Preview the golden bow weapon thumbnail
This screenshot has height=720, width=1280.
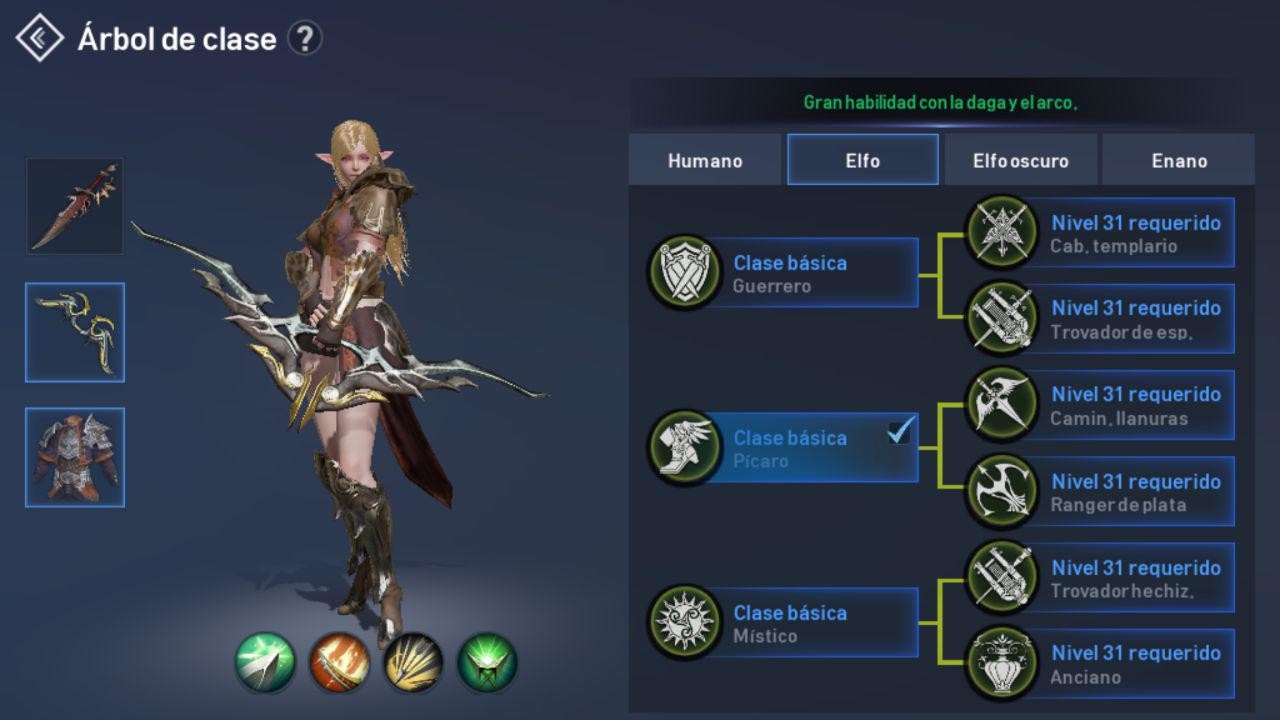(x=75, y=332)
